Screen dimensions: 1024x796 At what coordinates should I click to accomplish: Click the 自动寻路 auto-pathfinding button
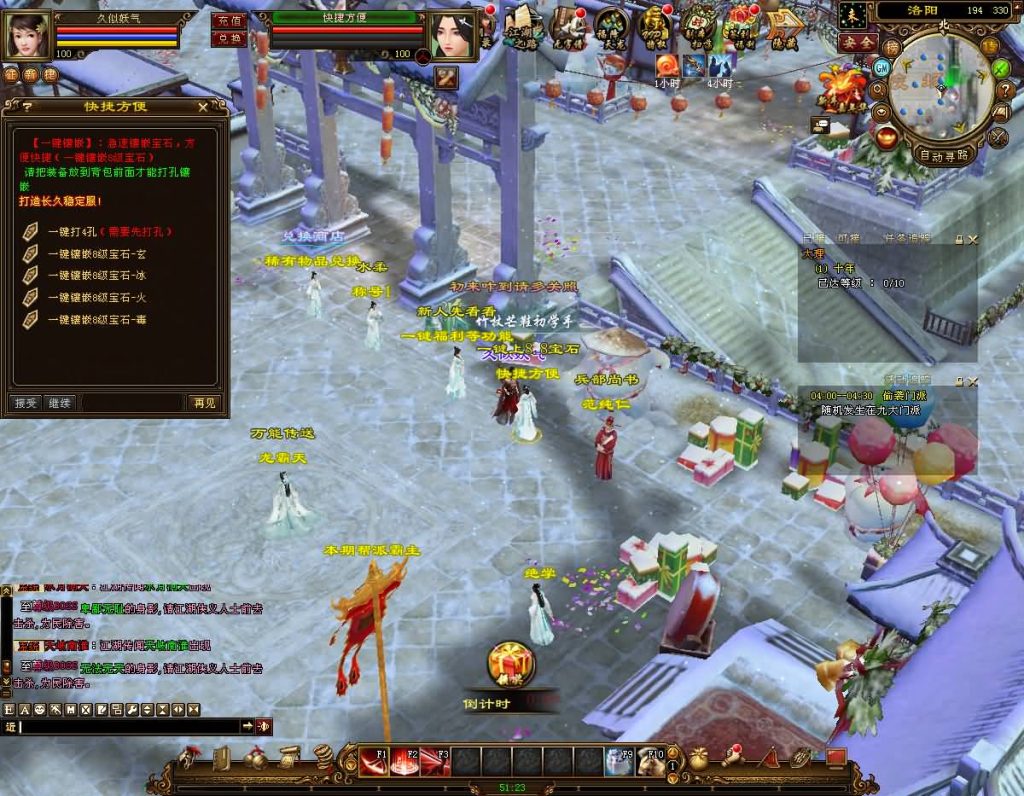942,155
